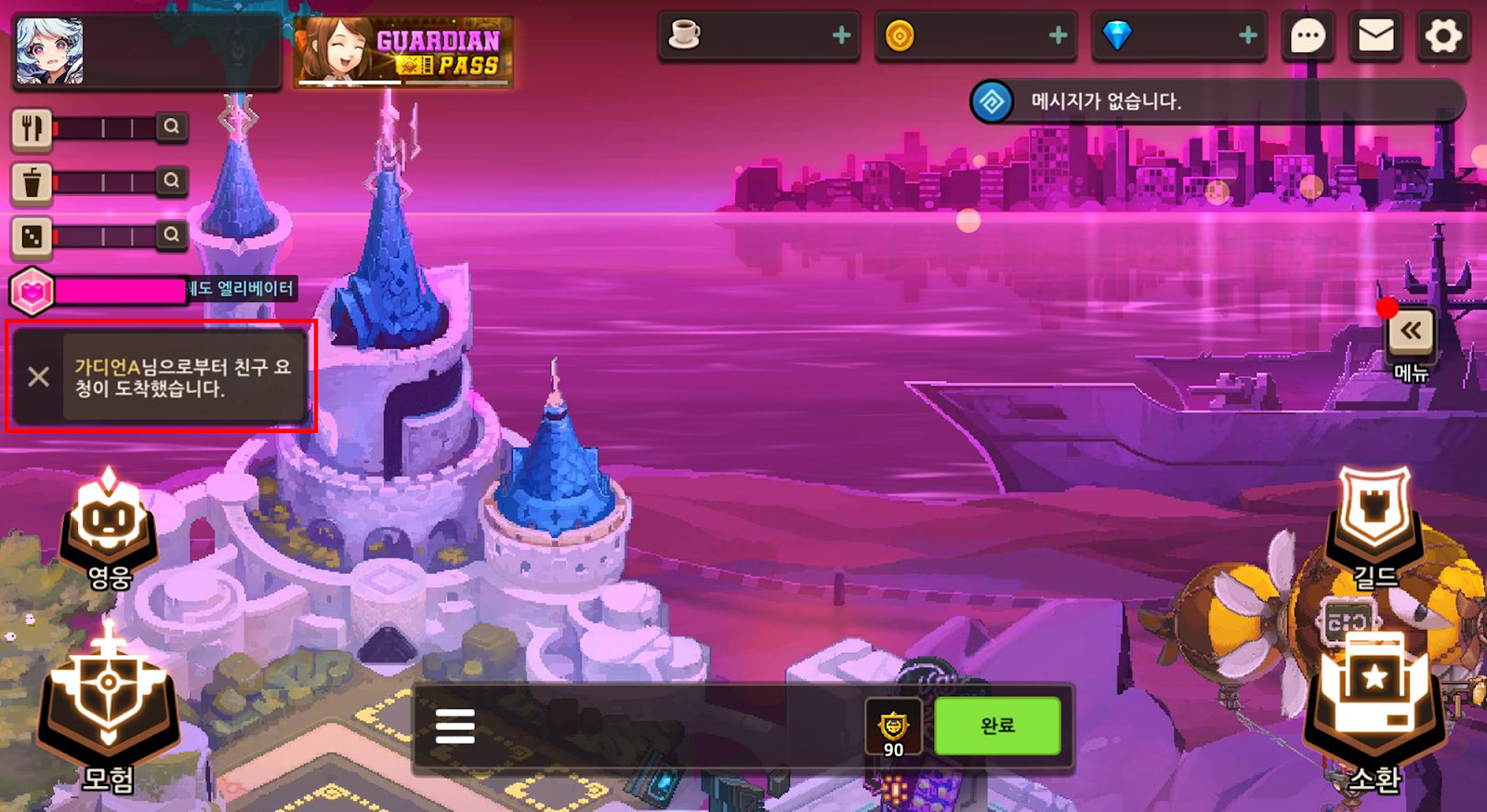Open the hamburger list menu
Image resolution: width=1487 pixels, height=812 pixels.
pos(455,726)
